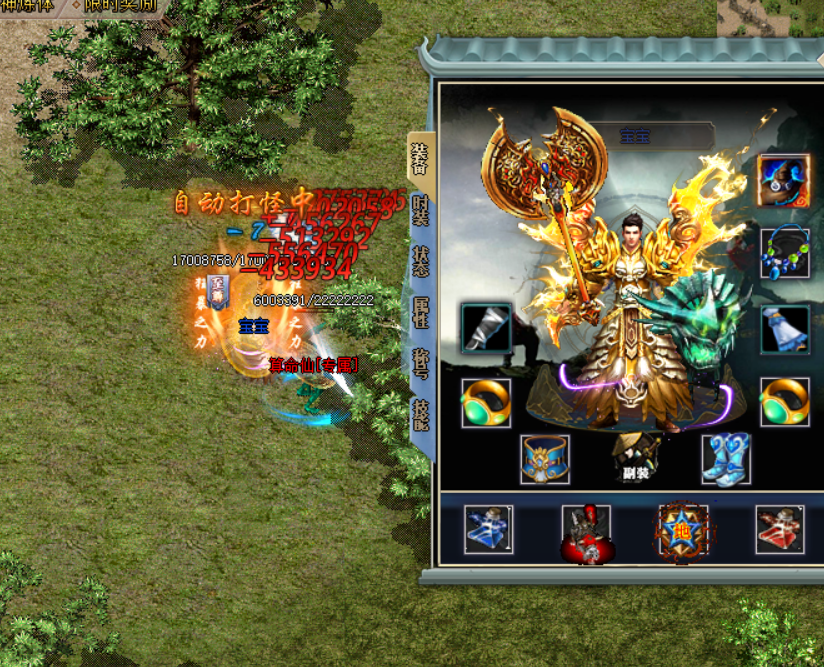Select the blue helmet equipment slot
This screenshot has width=824, height=667.
[x=783, y=179]
